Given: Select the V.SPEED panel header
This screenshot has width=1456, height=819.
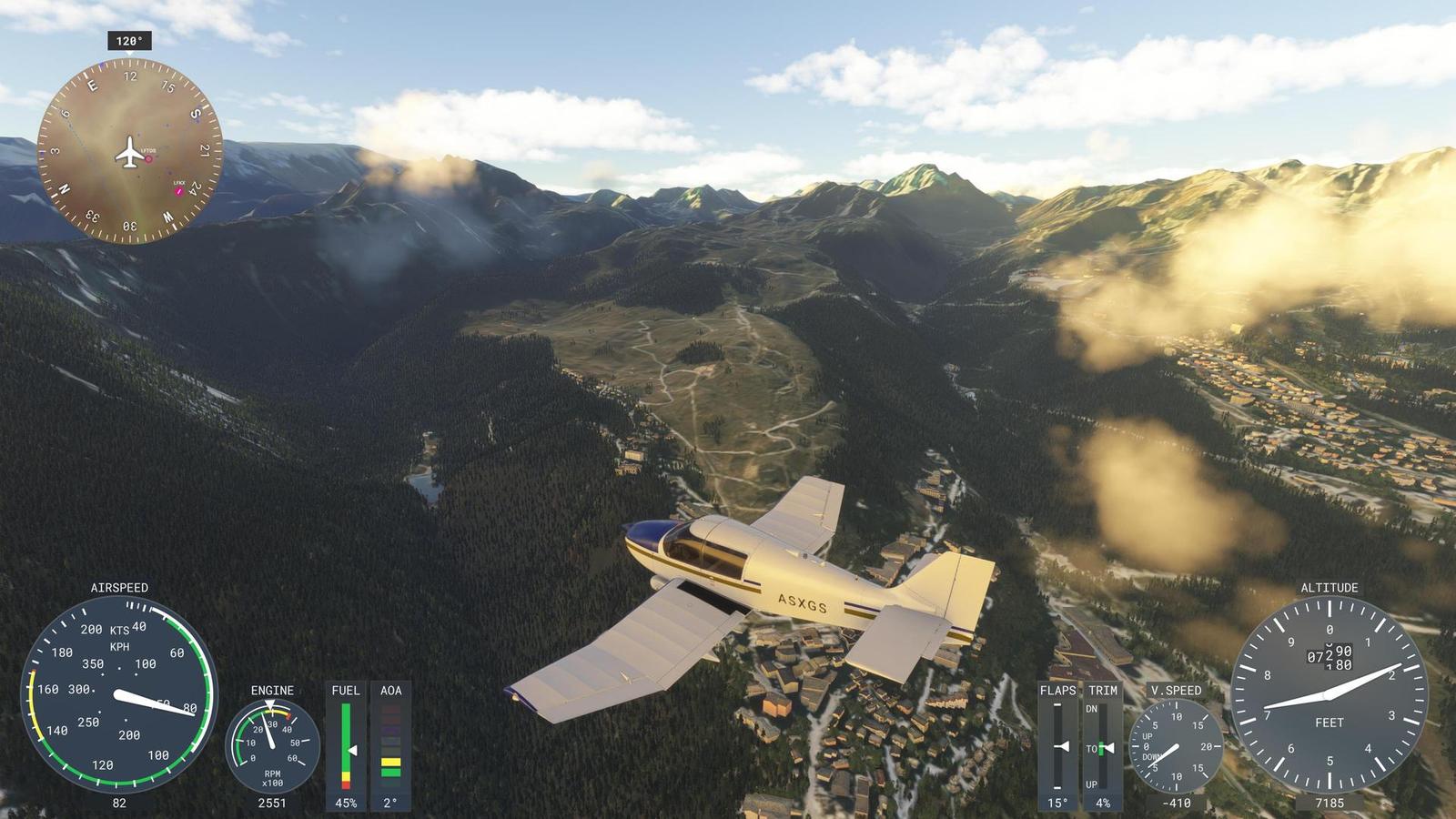Looking at the screenshot, I should point(1175,692).
